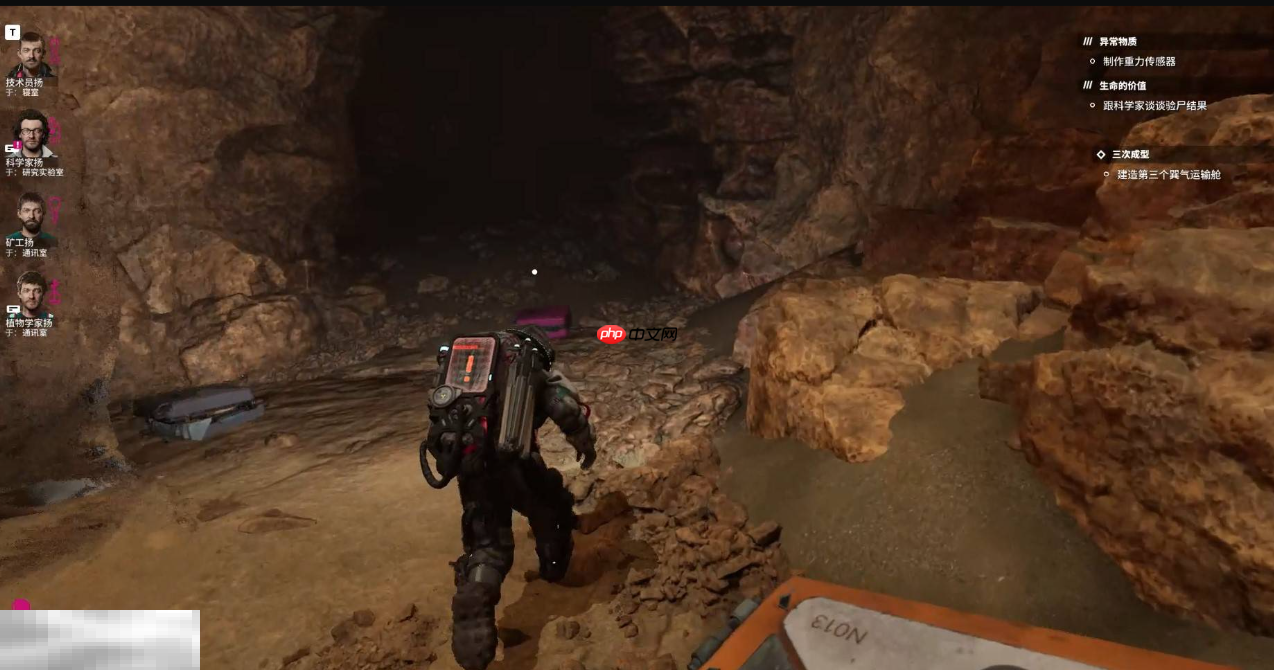1274x670 pixels.
Task: Pick the 植物学家扬 alter portrait
Action: (x=31, y=294)
